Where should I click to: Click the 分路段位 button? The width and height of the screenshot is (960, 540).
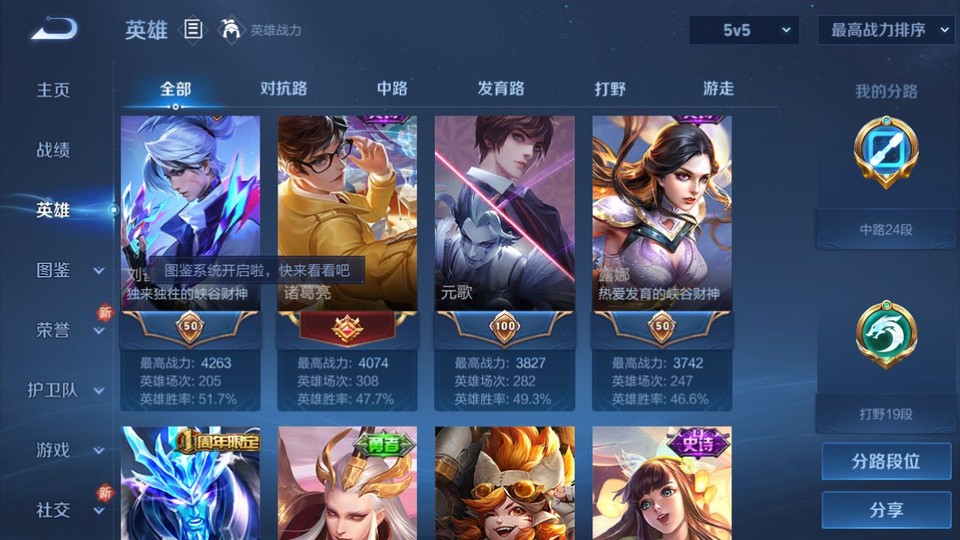click(886, 462)
